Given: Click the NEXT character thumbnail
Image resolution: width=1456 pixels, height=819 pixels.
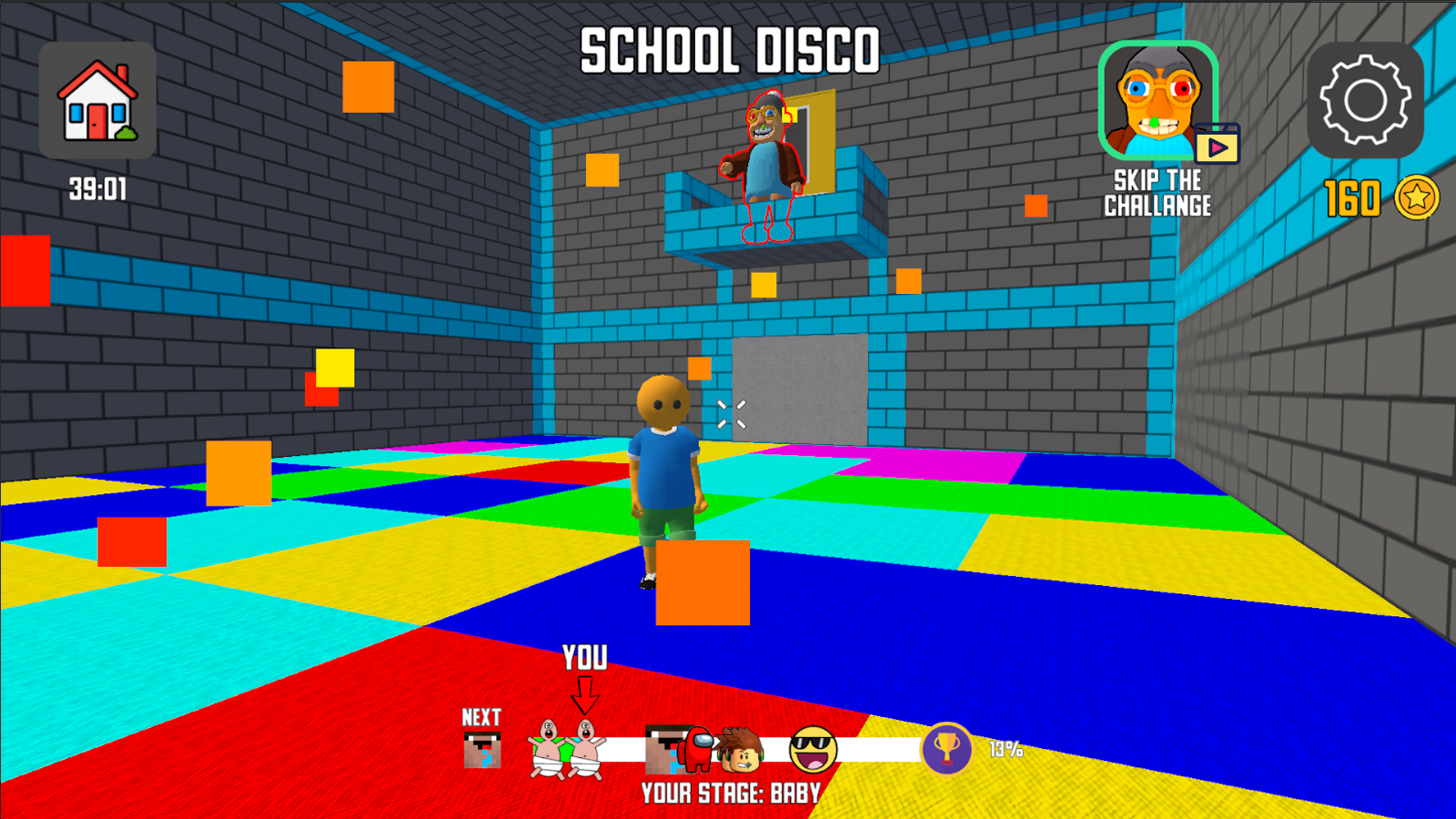Looking at the screenshot, I should coord(483,749).
